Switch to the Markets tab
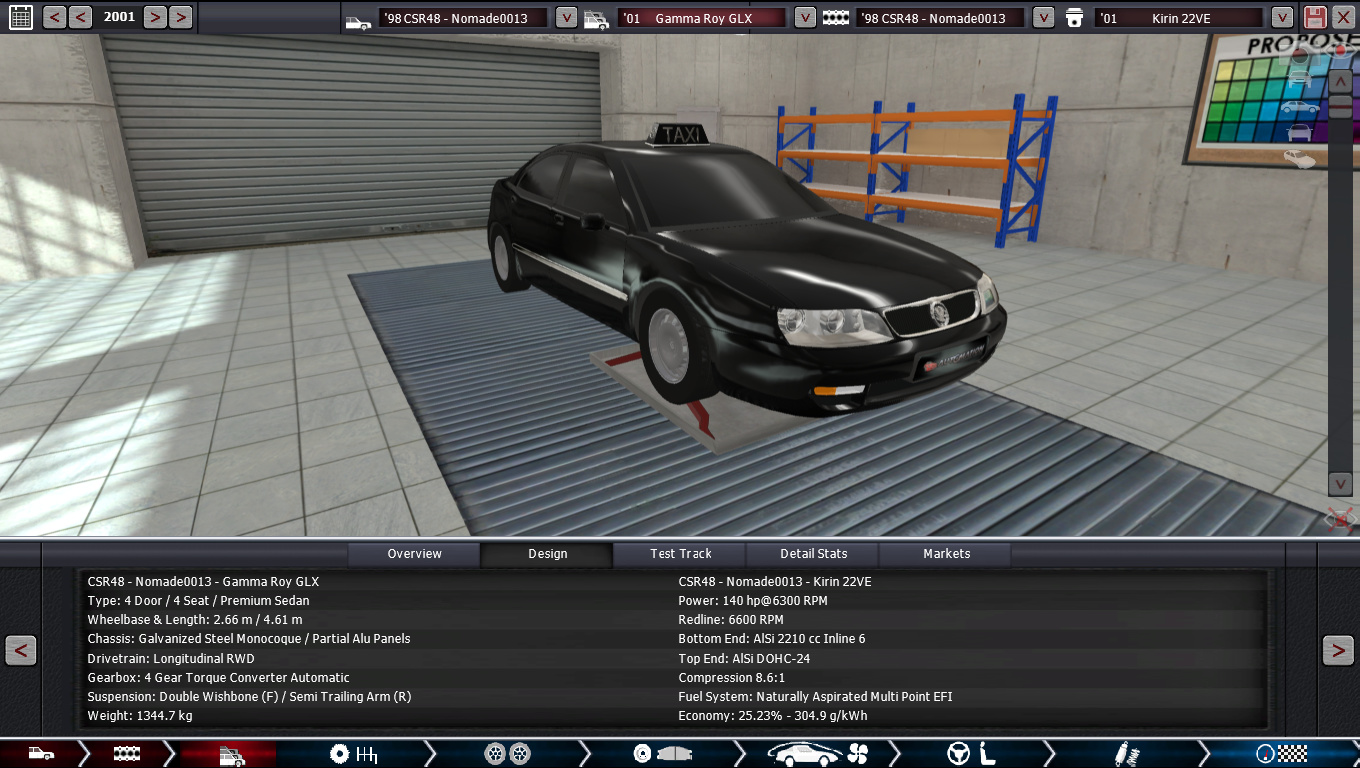 coord(946,554)
